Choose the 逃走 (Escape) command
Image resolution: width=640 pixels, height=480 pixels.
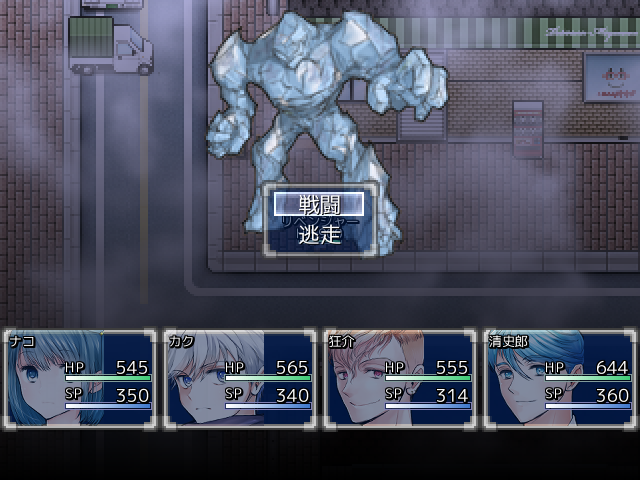pos(320,234)
